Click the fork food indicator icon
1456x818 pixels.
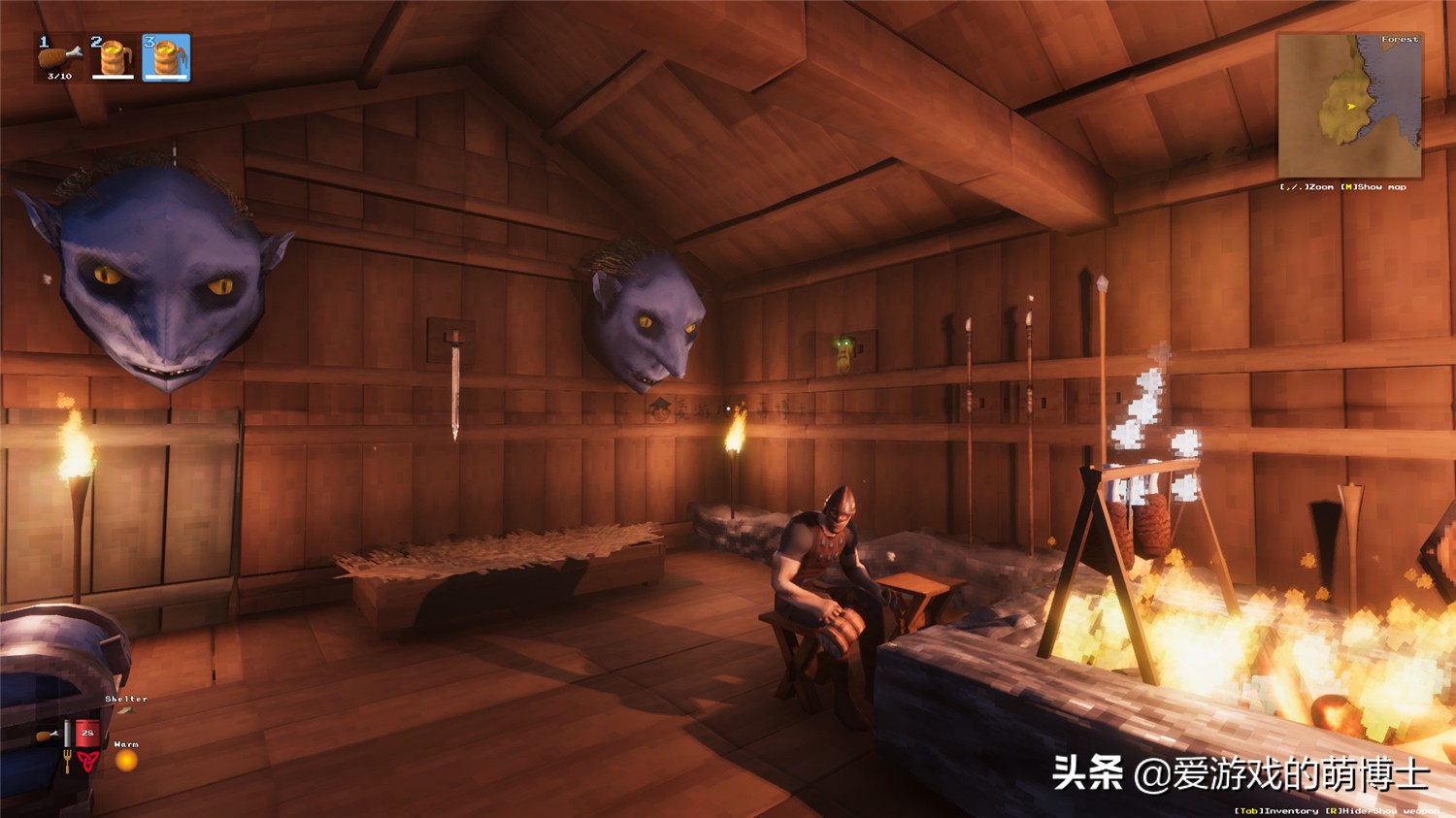[67, 759]
